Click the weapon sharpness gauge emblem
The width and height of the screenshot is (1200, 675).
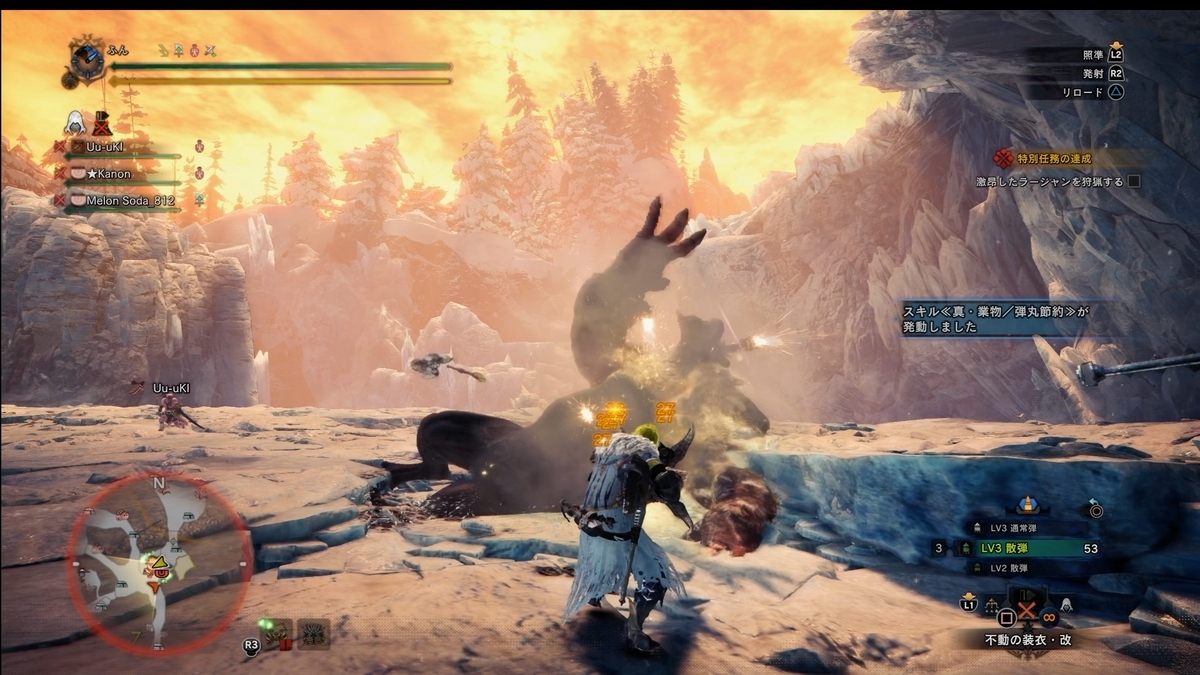(87, 57)
